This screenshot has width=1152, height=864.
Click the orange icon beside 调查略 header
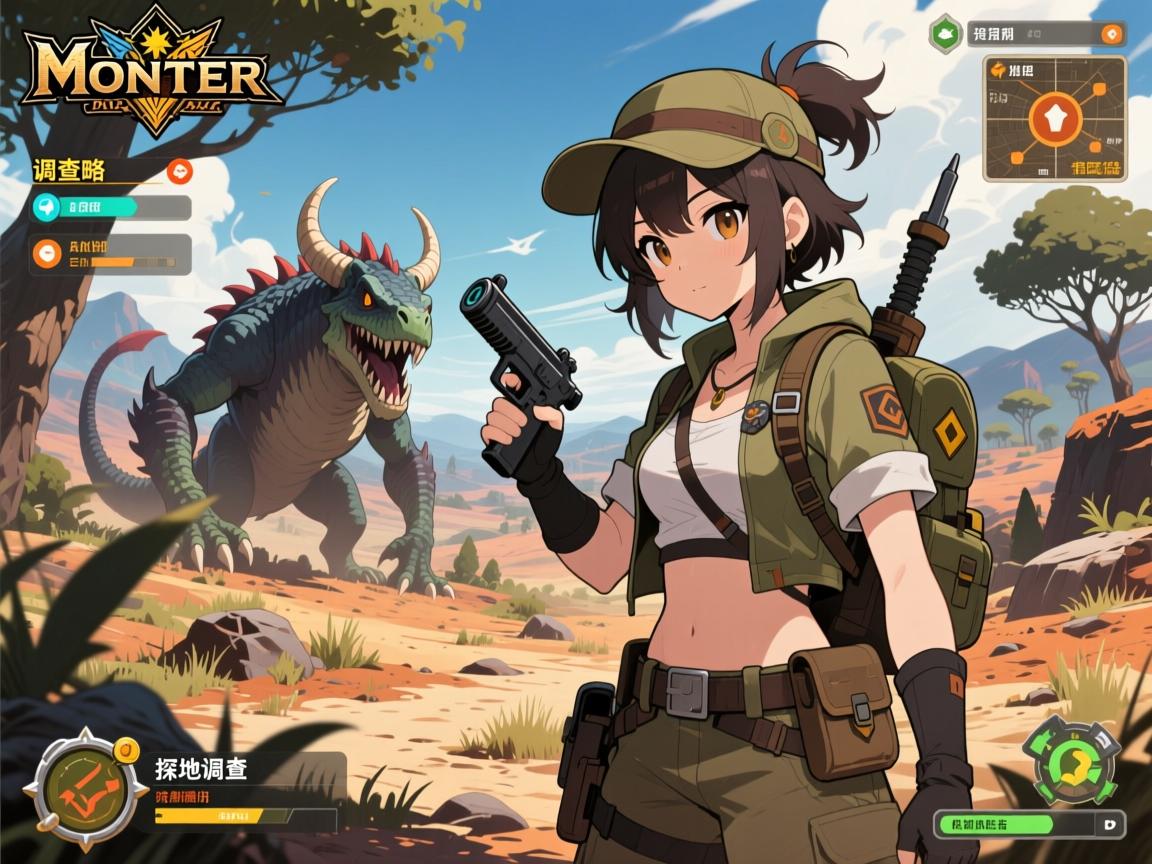[x=180, y=171]
